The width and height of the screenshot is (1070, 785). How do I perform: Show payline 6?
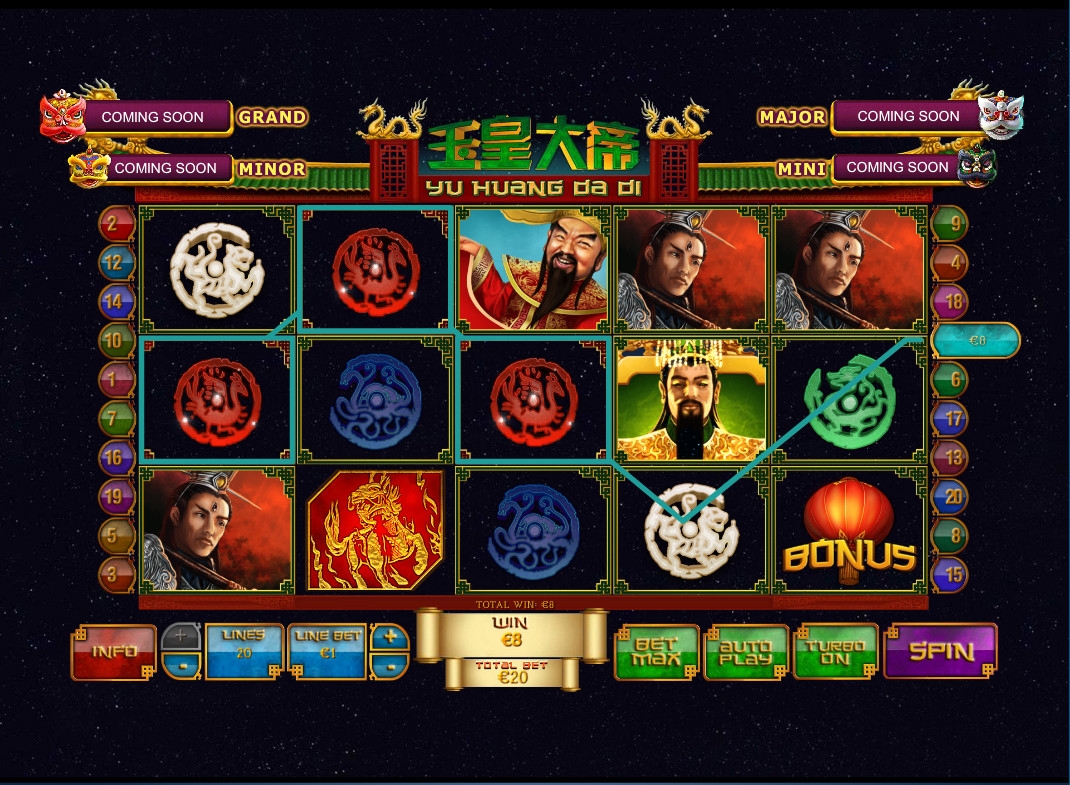[x=949, y=379]
